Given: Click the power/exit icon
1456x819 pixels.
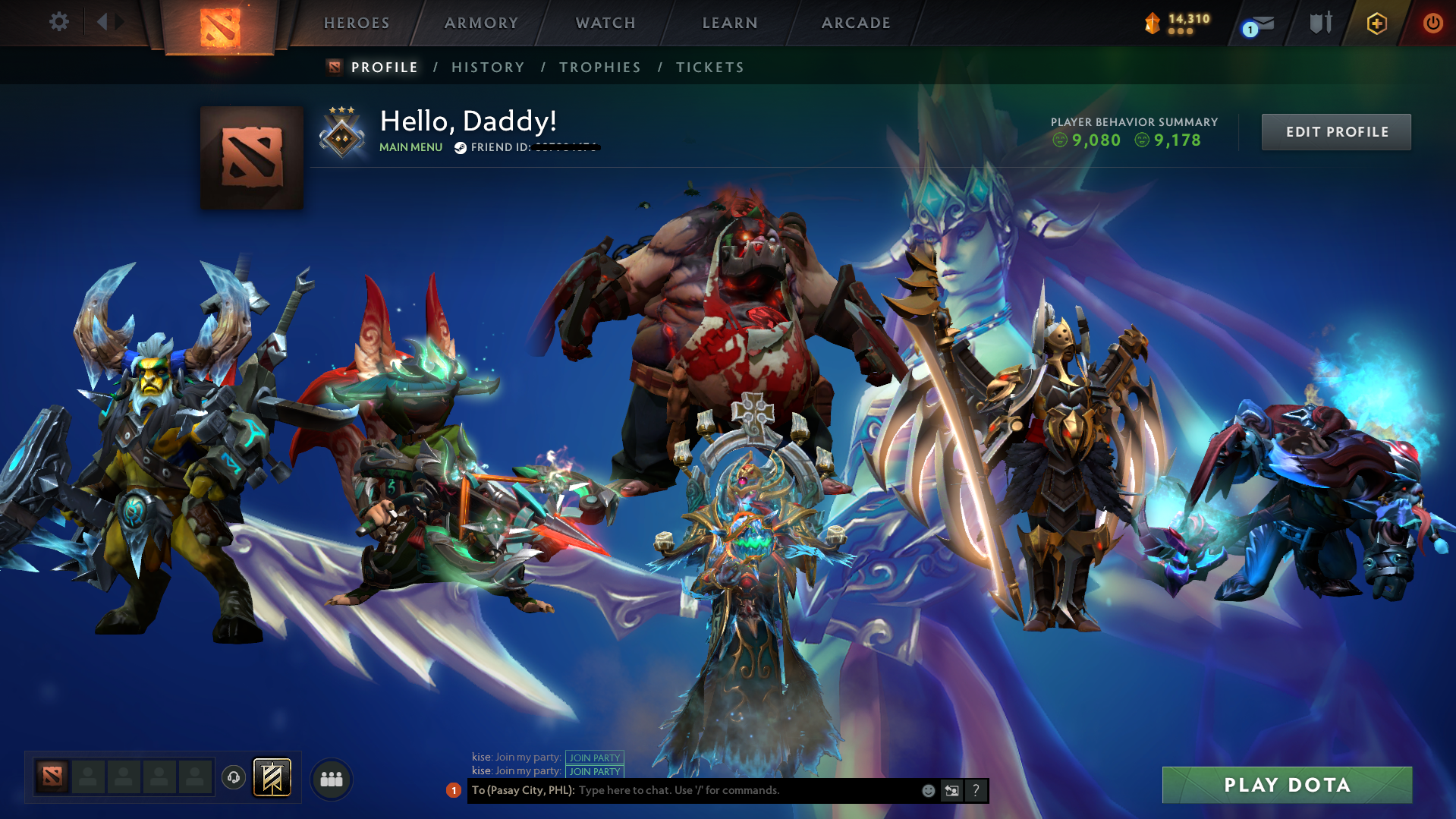Looking at the screenshot, I should point(1432,24).
